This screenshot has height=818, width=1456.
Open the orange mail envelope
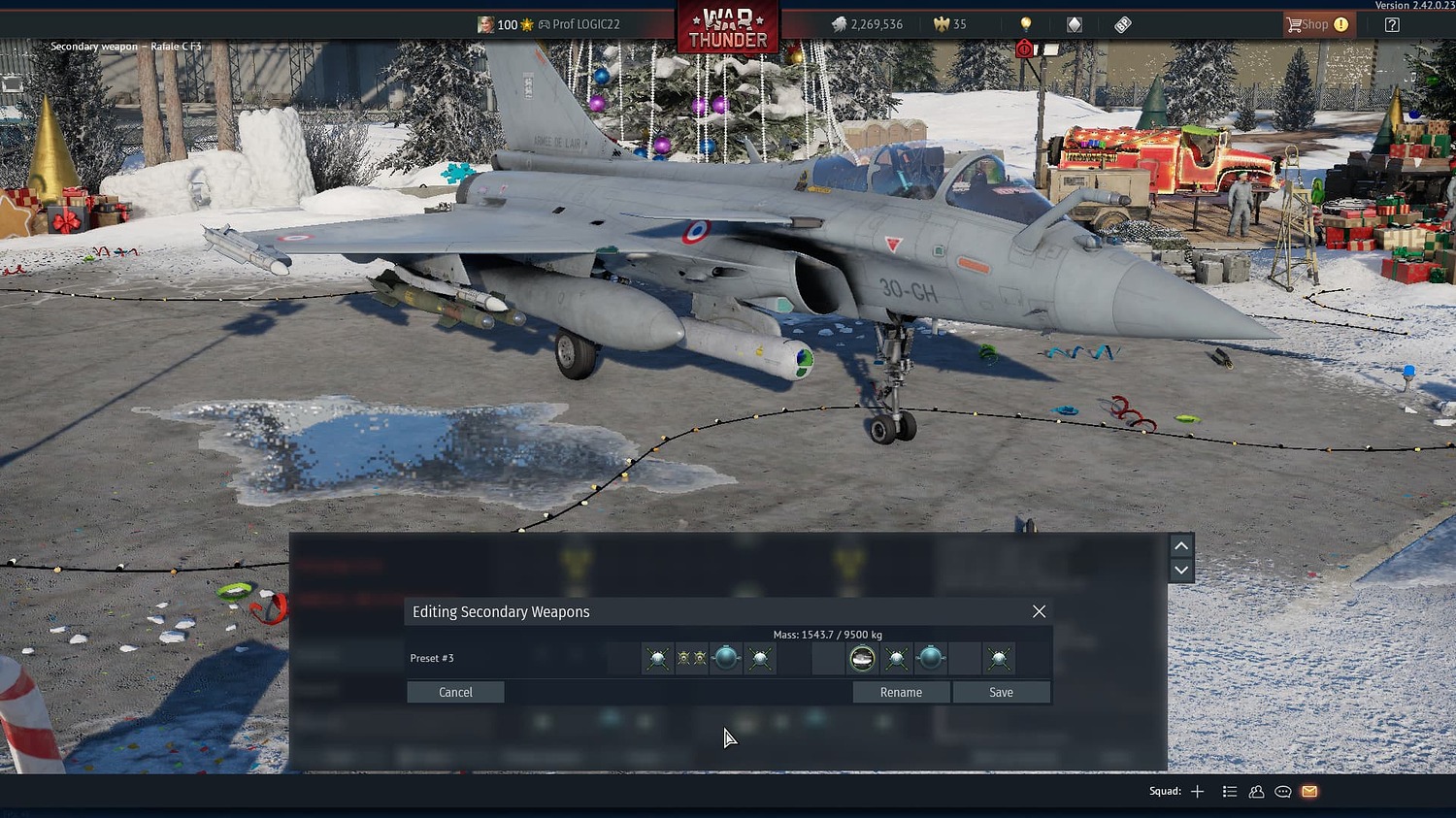point(1309,792)
